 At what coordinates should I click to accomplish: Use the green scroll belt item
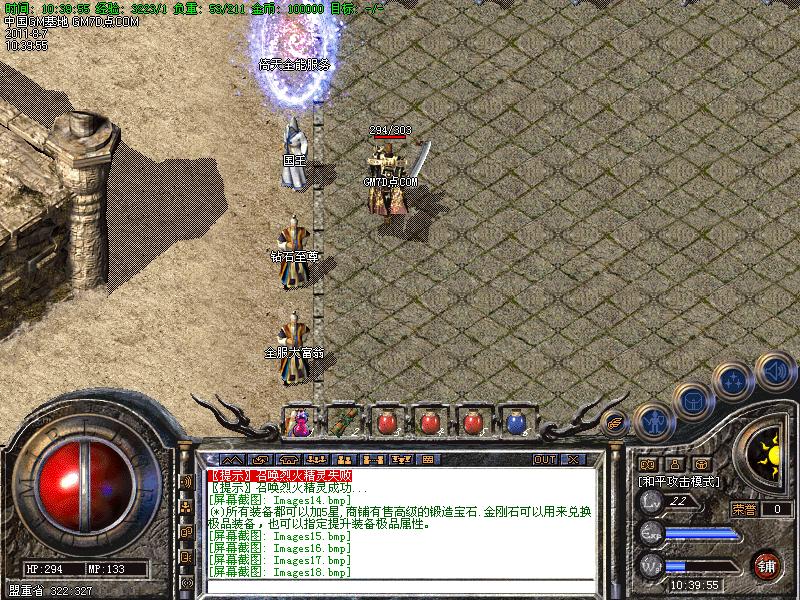343,423
